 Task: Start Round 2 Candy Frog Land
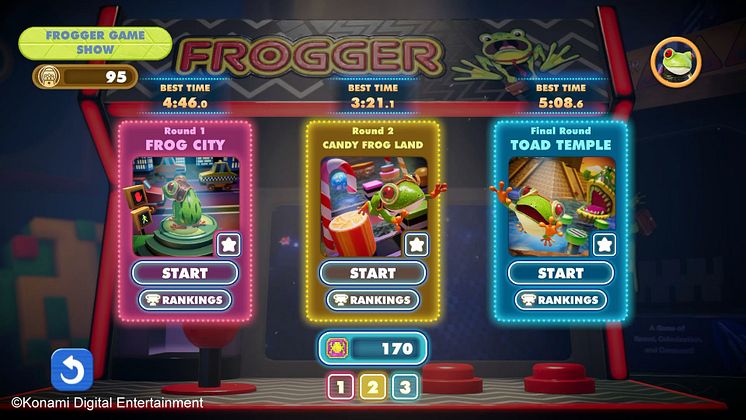[372, 273]
